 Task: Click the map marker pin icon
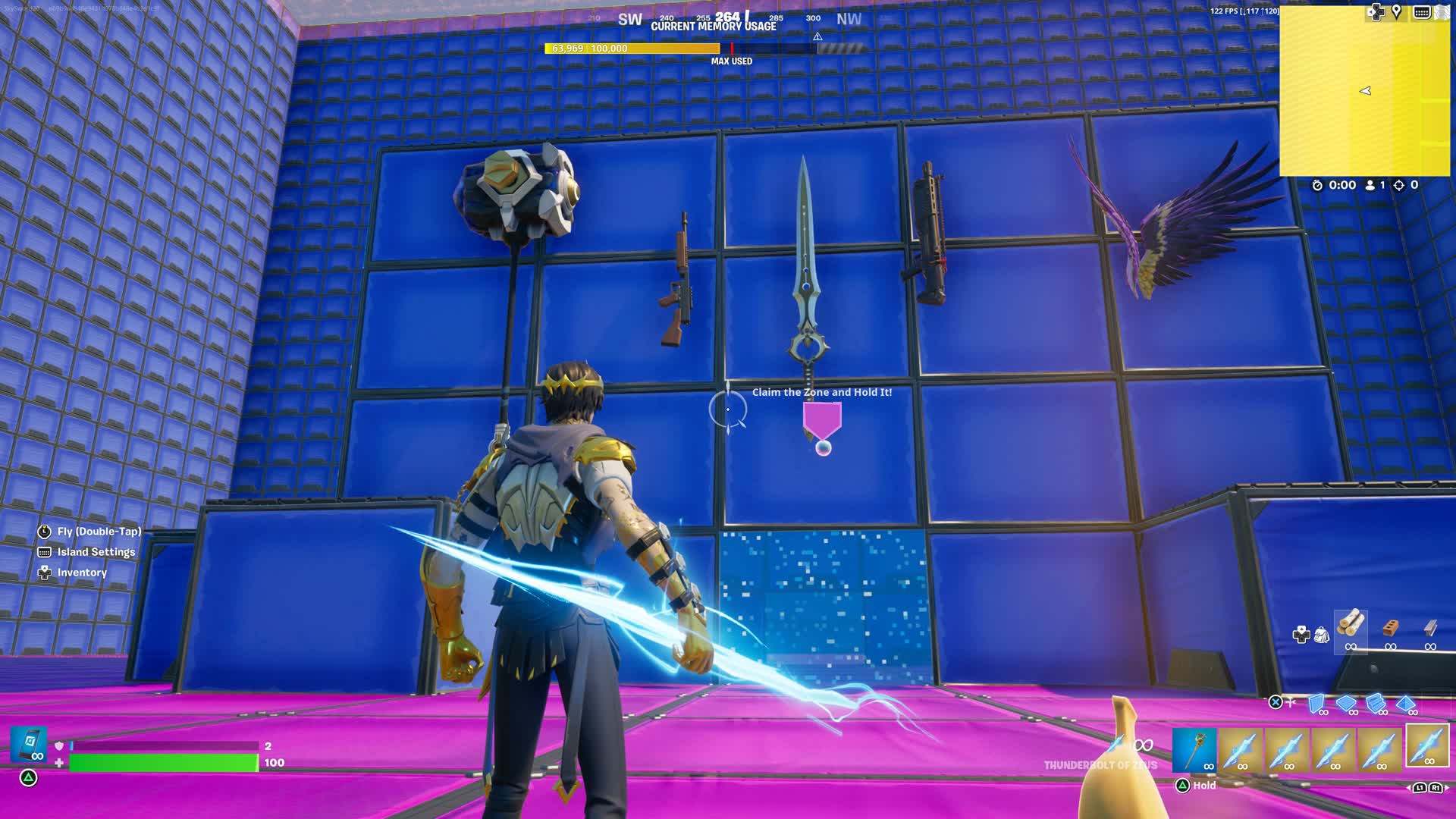pyautogui.click(x=1396, y=11)
